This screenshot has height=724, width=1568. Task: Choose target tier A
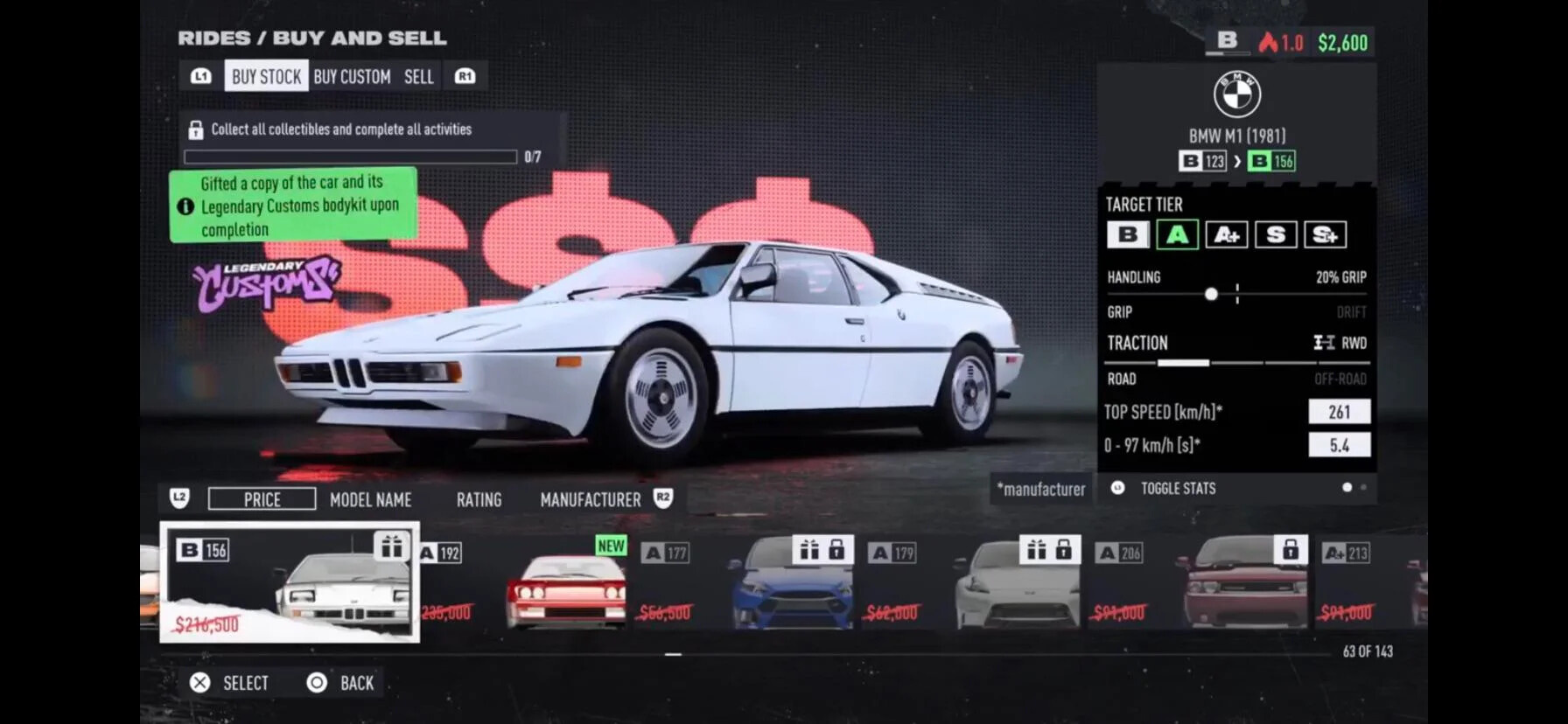[x=1177, y=234]
